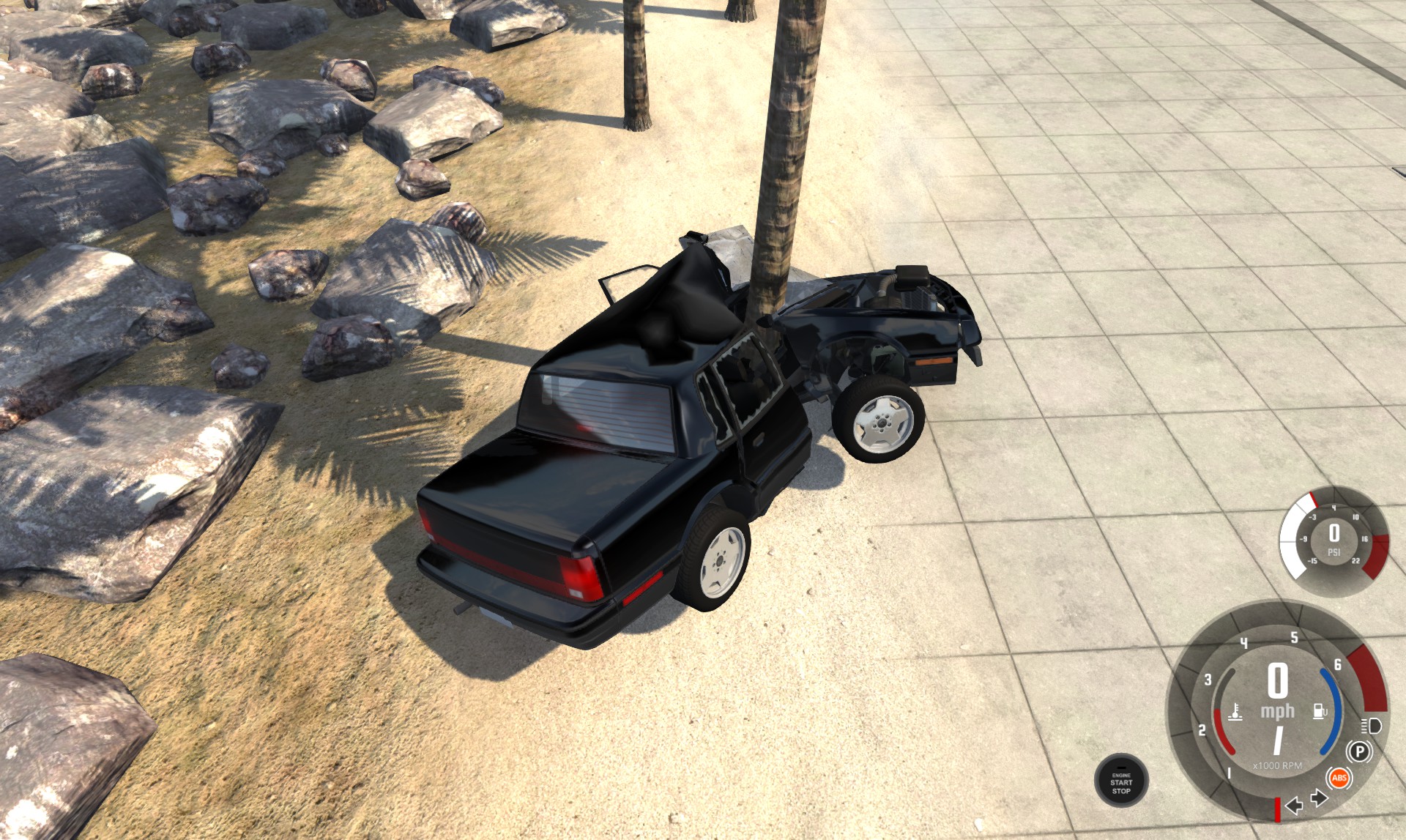Toggle the right turn signal arrow
The image size is (1406, 840).
(1319, 799)
